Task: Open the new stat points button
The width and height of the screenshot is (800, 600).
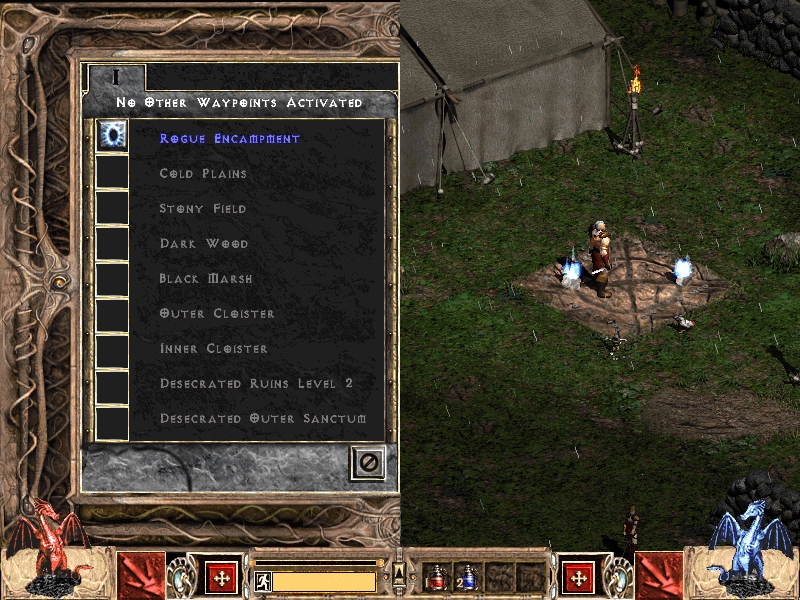Action: (x=221, y=577)
